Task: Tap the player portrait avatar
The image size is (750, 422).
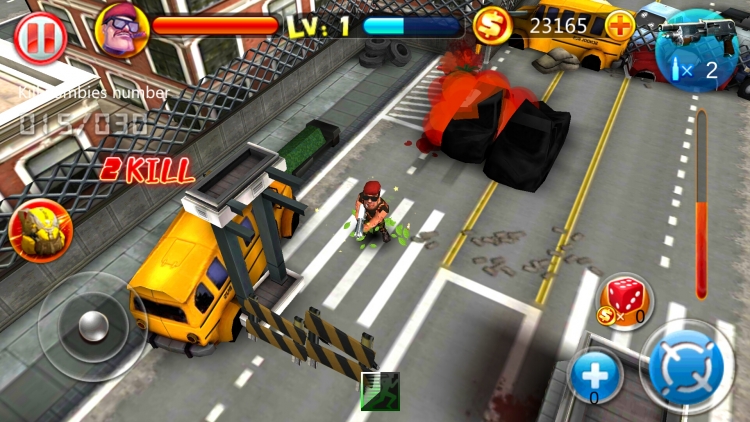Action: (121, 28)
